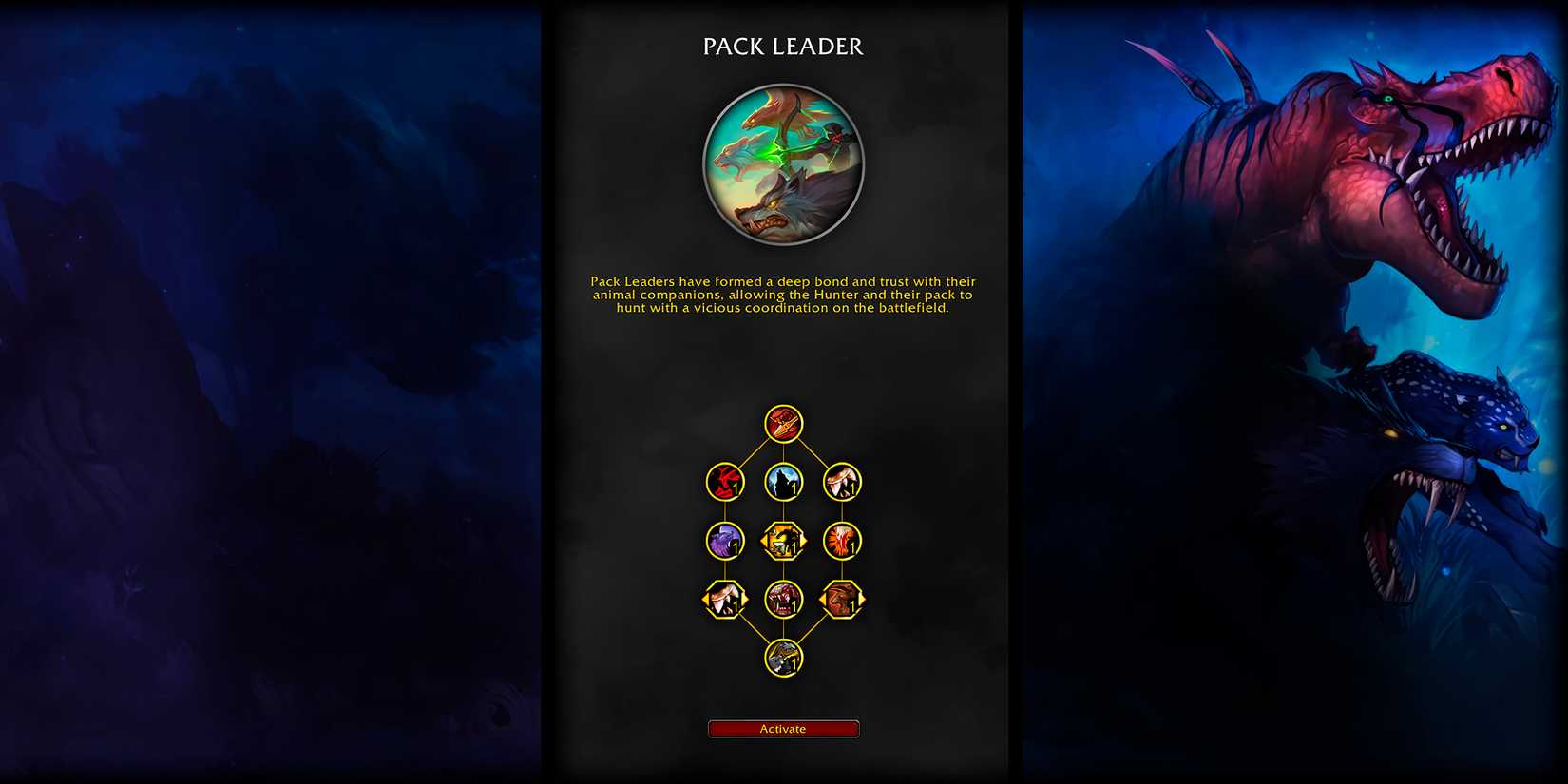The width and height of the screenshot is (1568, 784).
Task: Click the PACK LEADER title heading
Action: (x=784, y=46)
